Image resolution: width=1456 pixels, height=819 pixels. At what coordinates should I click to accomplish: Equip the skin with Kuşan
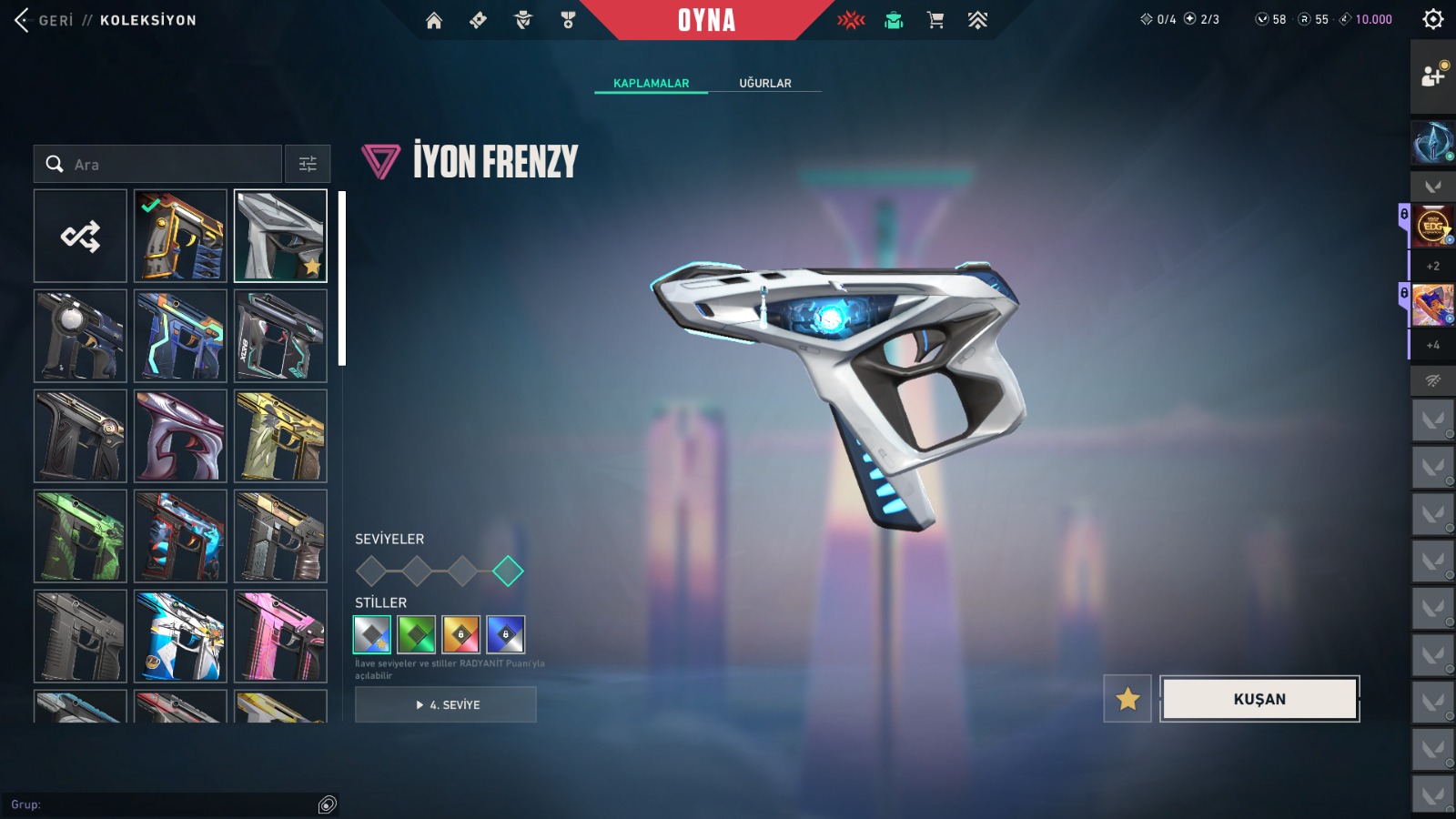[1259, 699]
